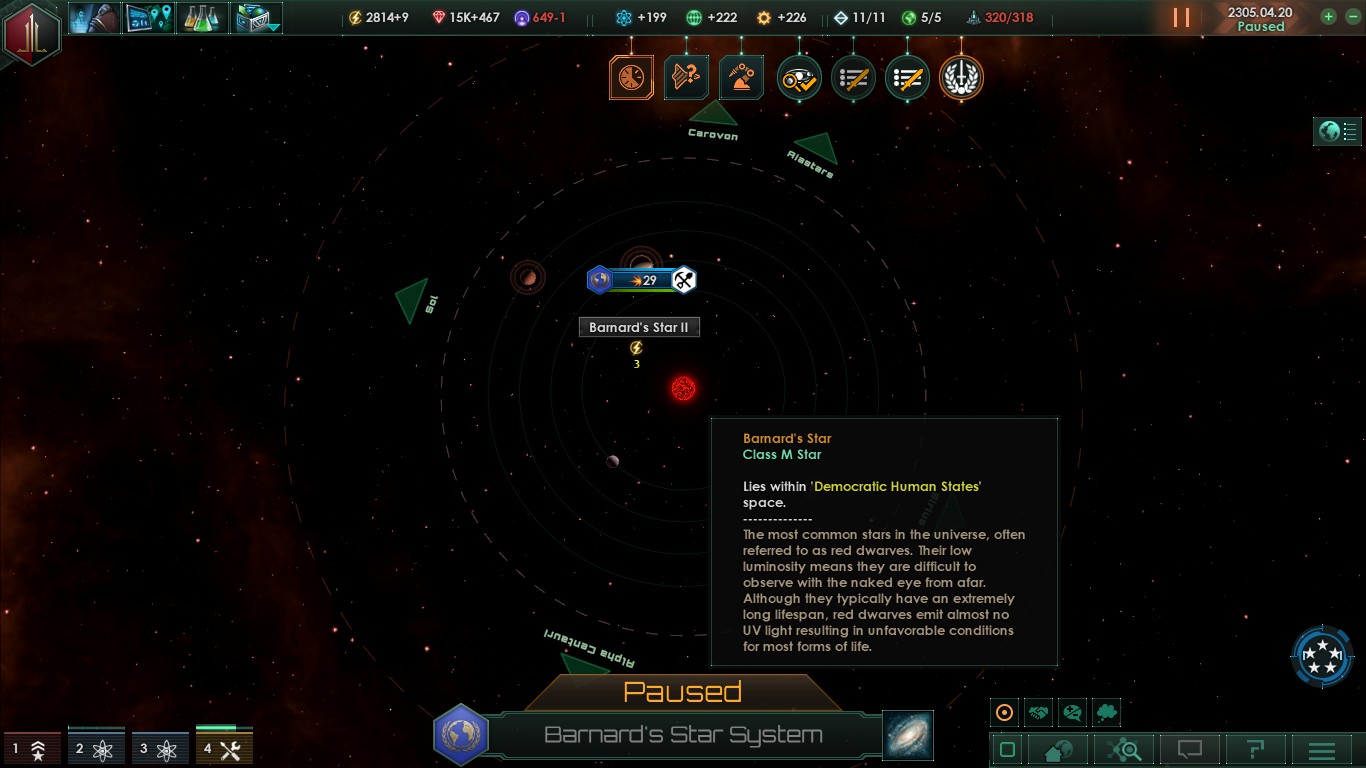Switch to galaxy map view
The width and height of the screenshot is (1366, 768).
[908, 735]
